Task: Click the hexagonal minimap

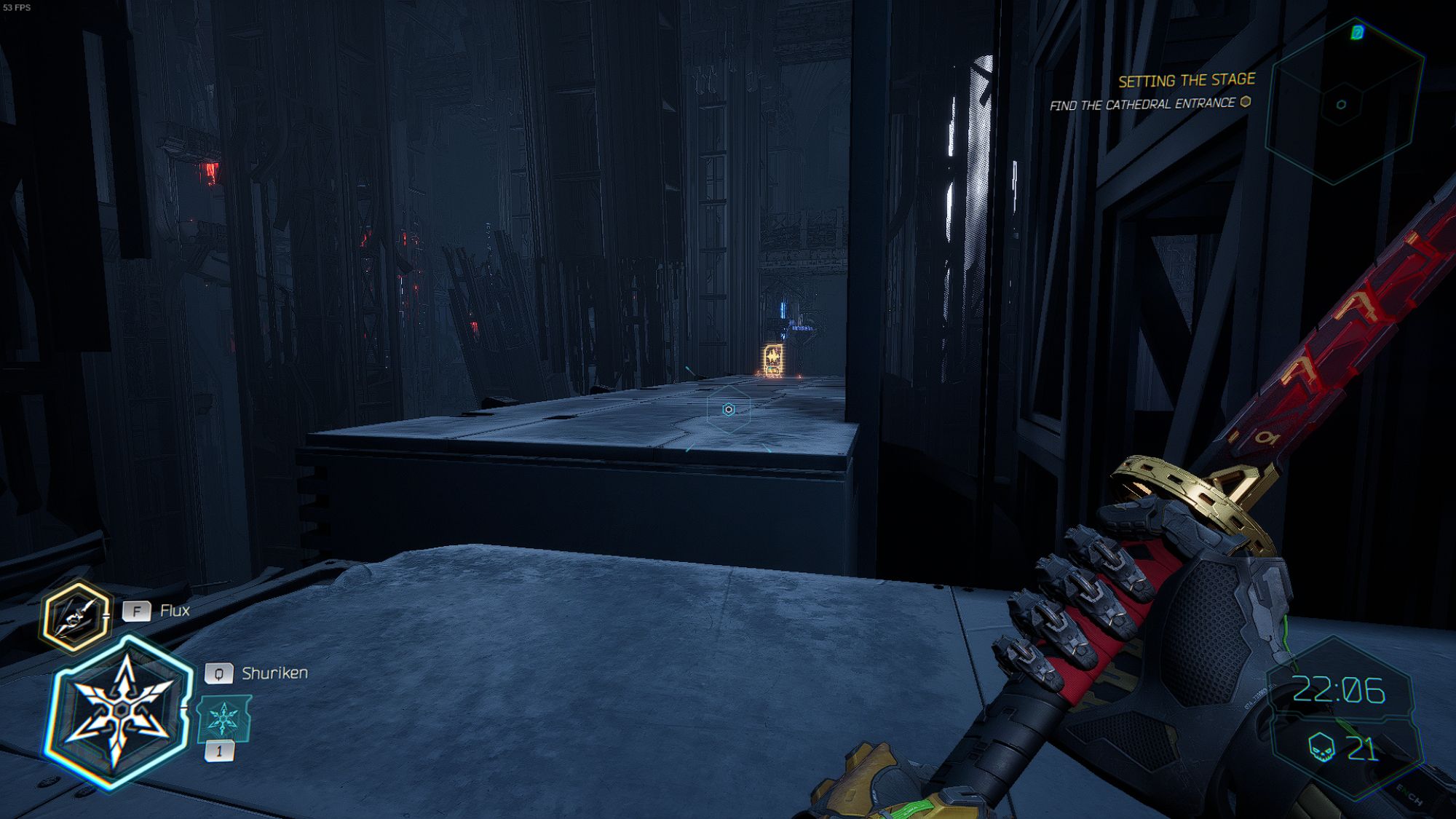Action: [1343, 102]
